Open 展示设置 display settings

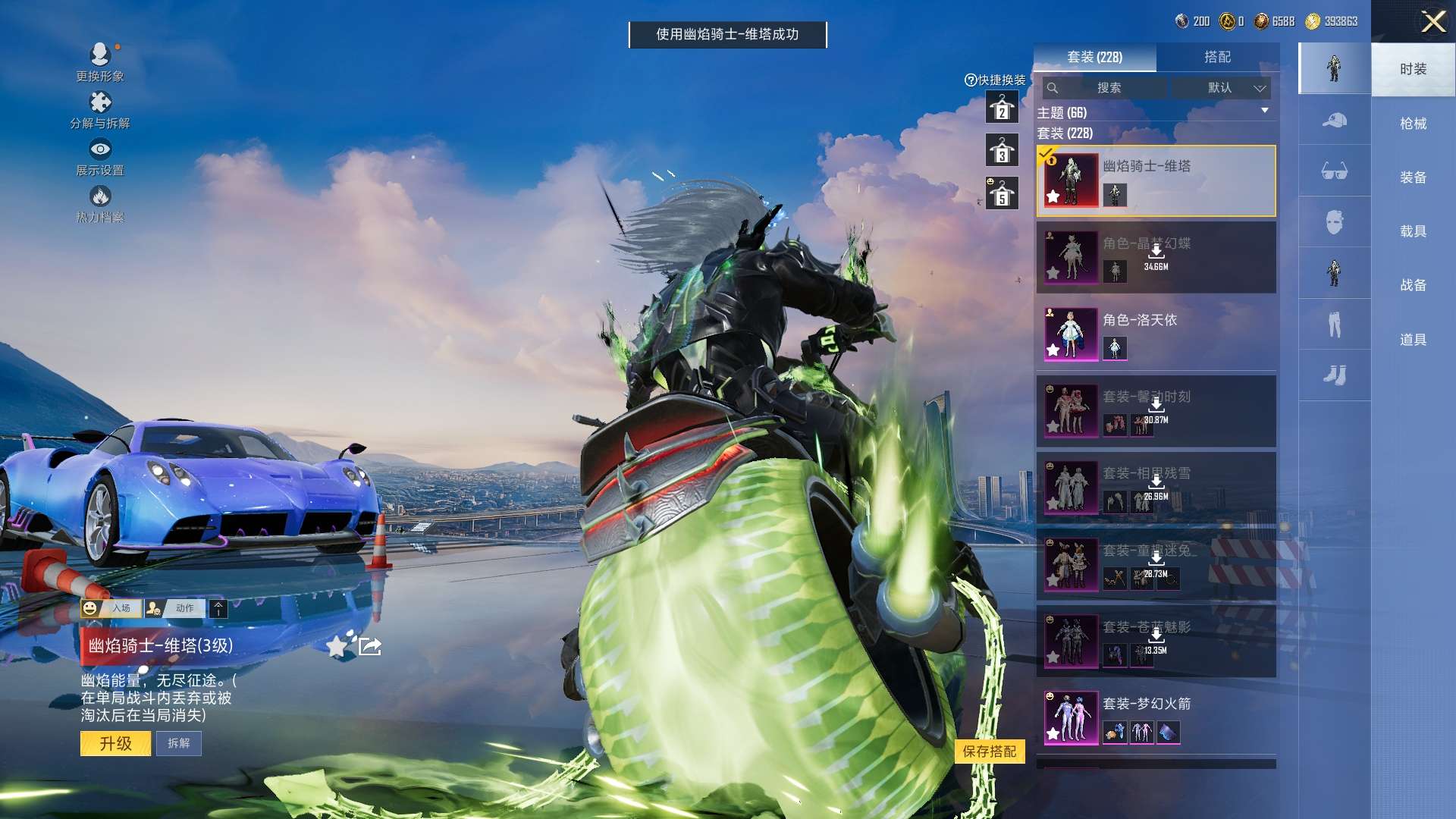99,156
